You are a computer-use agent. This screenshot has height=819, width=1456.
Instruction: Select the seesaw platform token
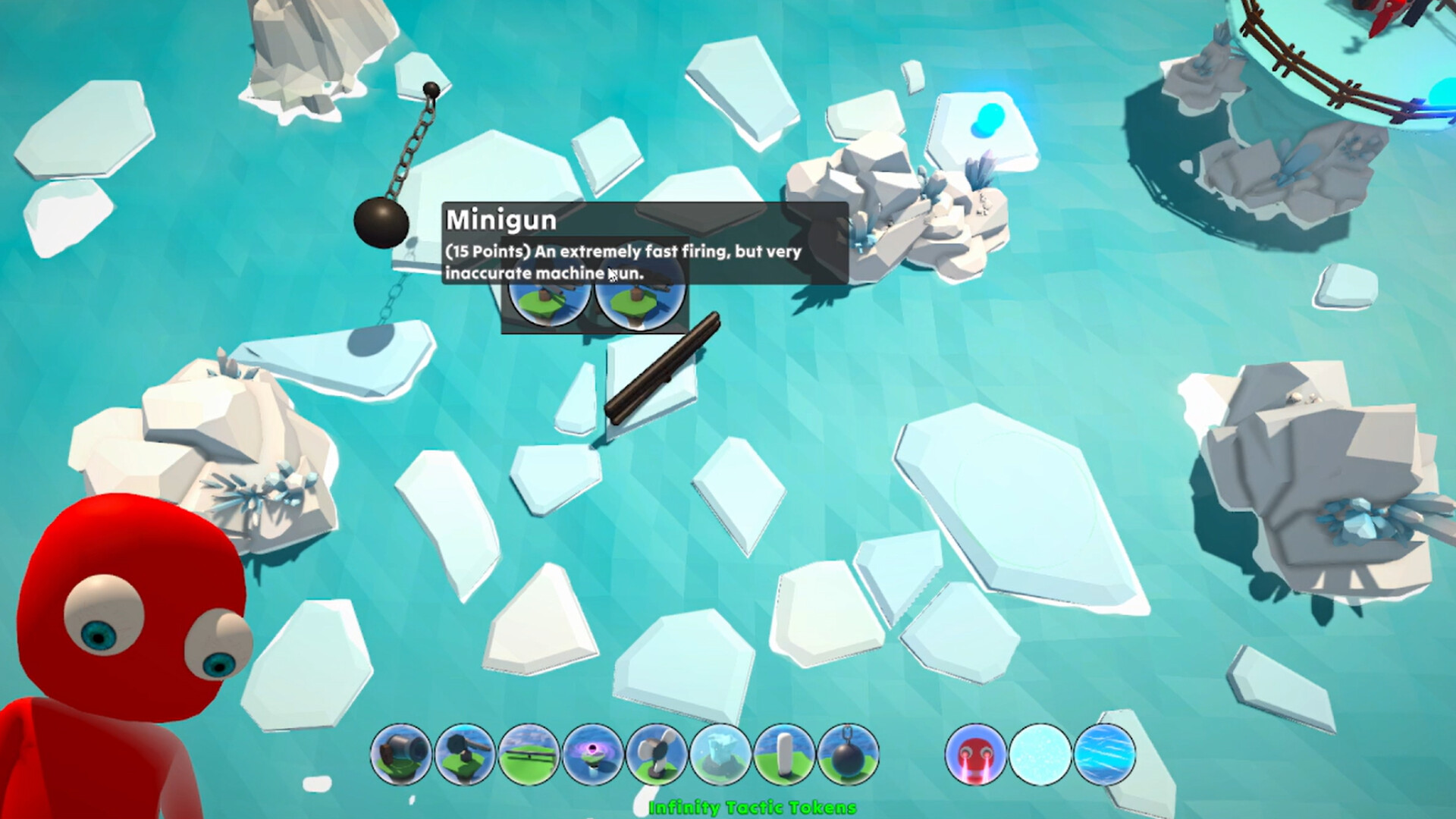point(527,755)
